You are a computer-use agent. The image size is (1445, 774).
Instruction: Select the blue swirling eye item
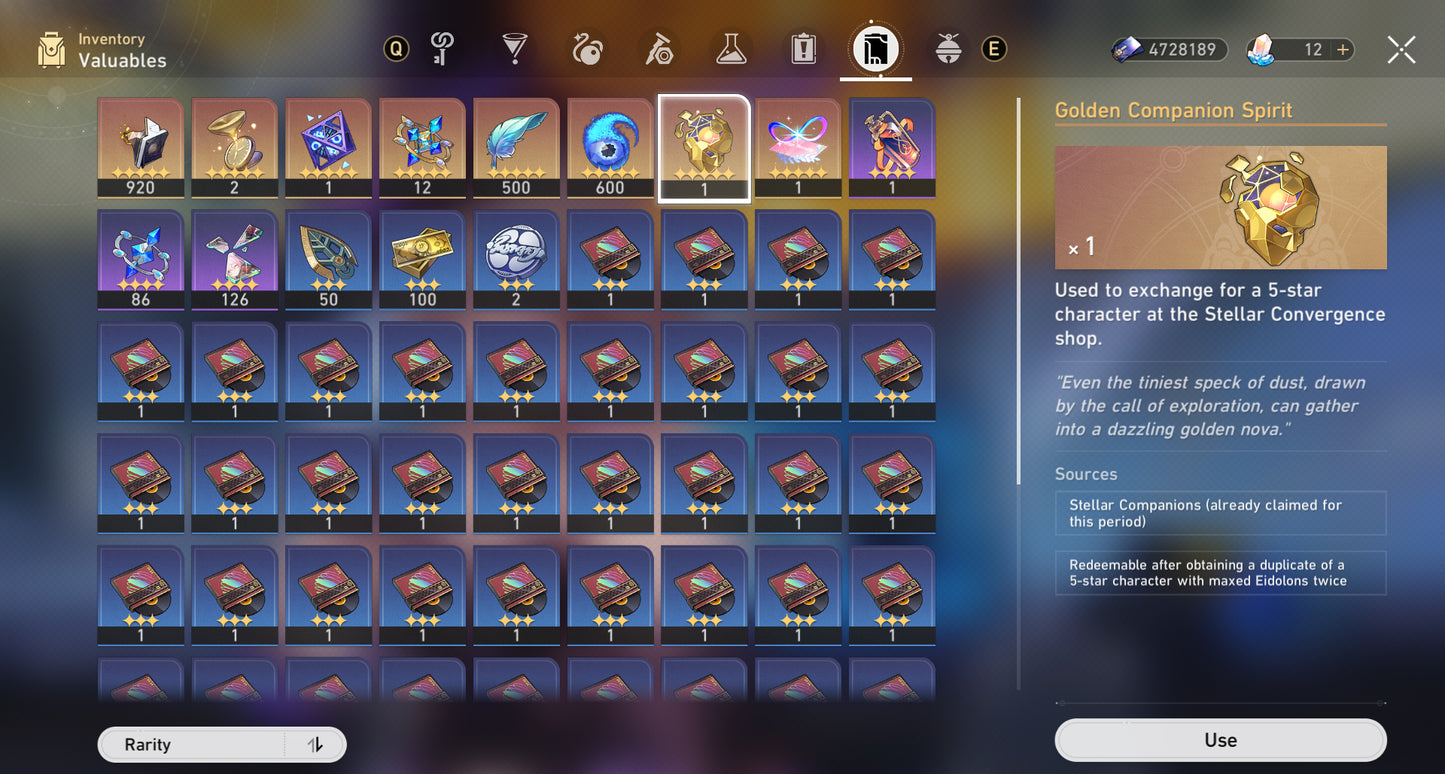(610, 146)
